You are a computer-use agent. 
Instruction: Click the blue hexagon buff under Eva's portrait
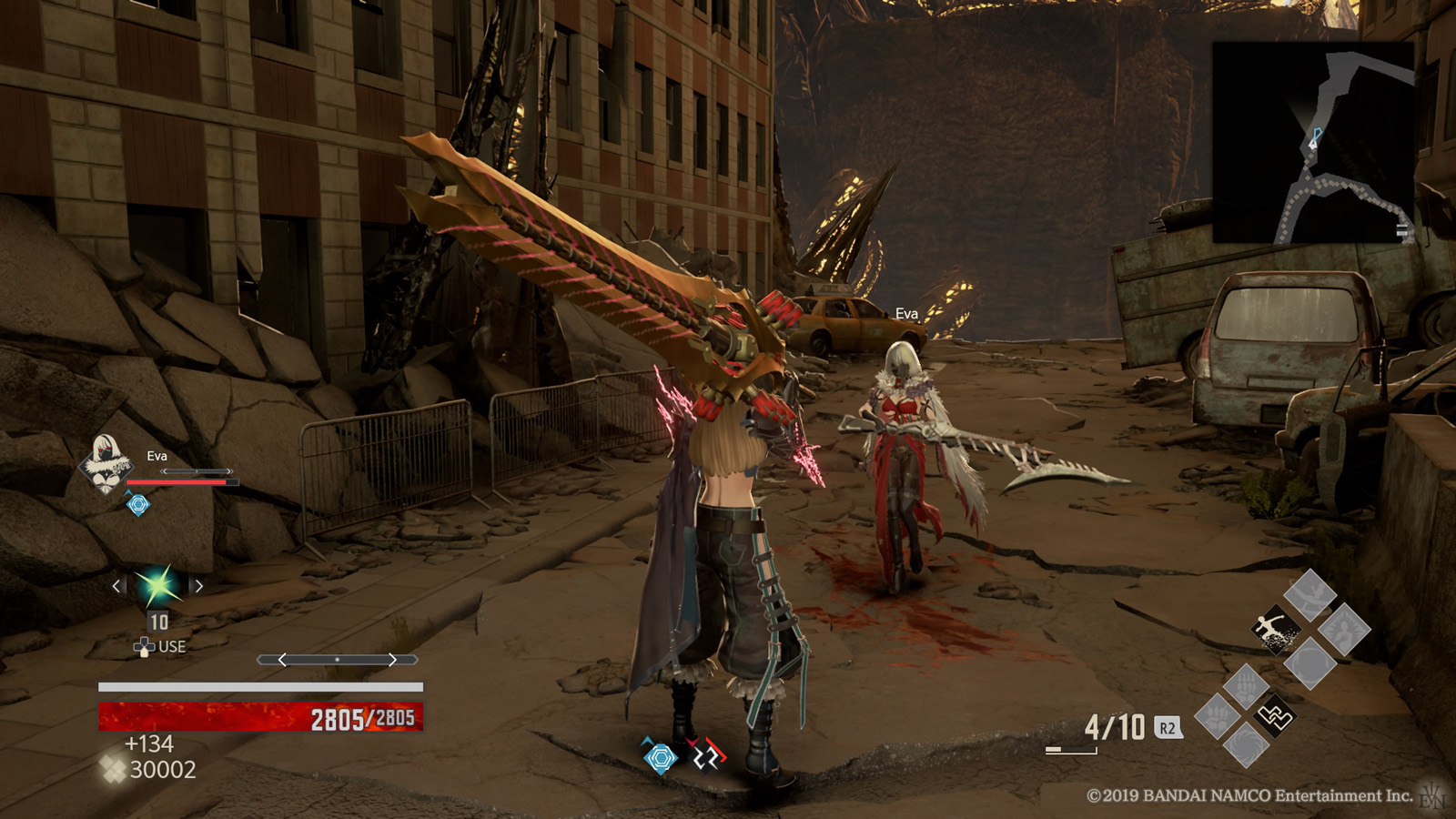coord(138,504)
